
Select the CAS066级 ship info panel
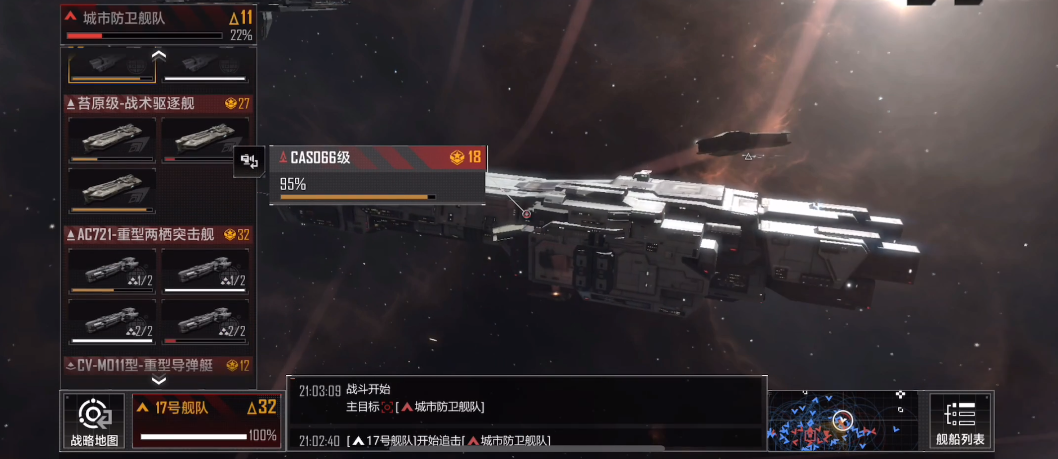point(377,175)
